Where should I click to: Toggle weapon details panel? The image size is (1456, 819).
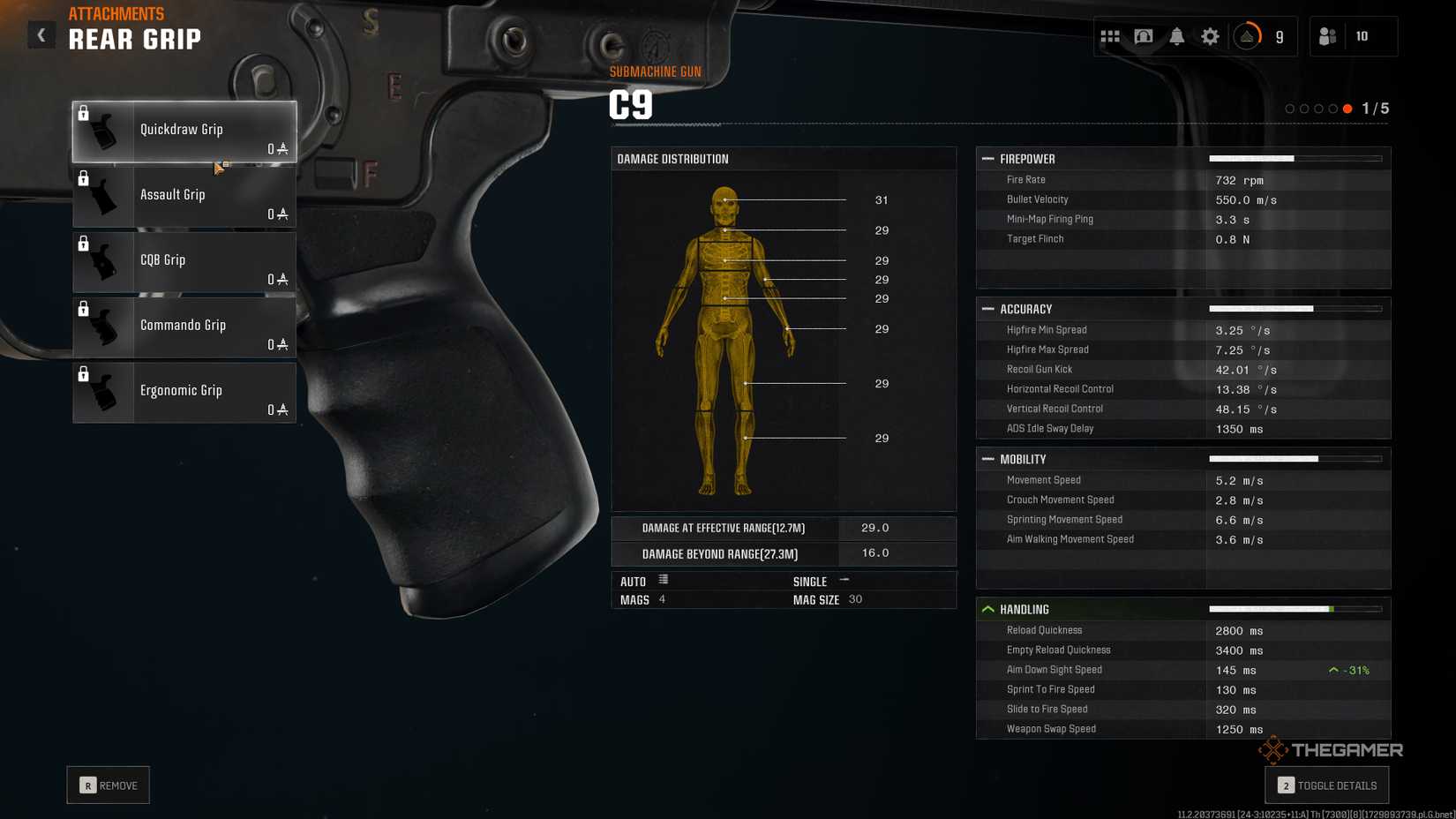click(1326, 785)
